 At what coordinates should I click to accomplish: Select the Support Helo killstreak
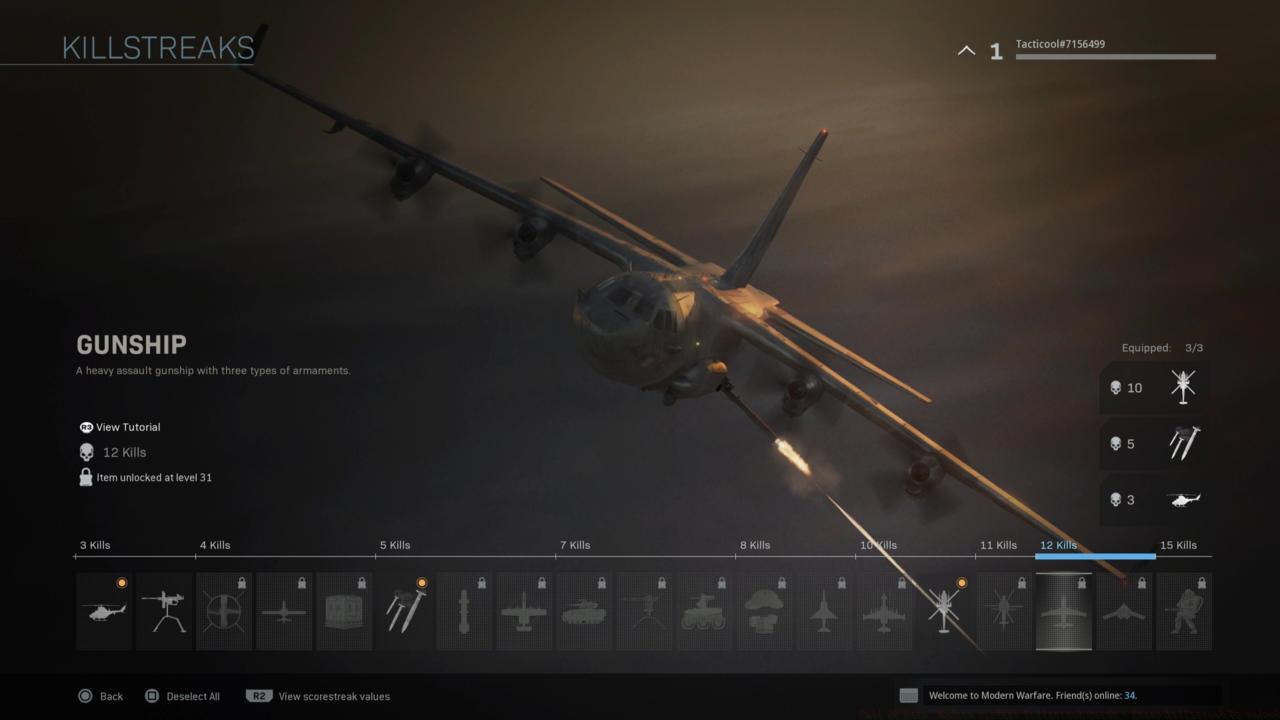1004,611
